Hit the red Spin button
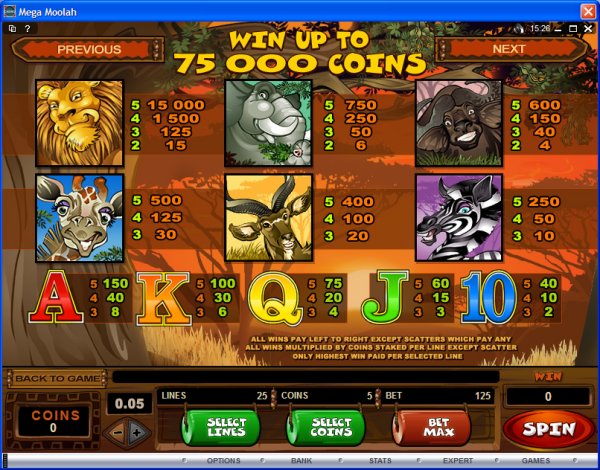The width and height of the screenshot is (600, 470). [548, 428]
